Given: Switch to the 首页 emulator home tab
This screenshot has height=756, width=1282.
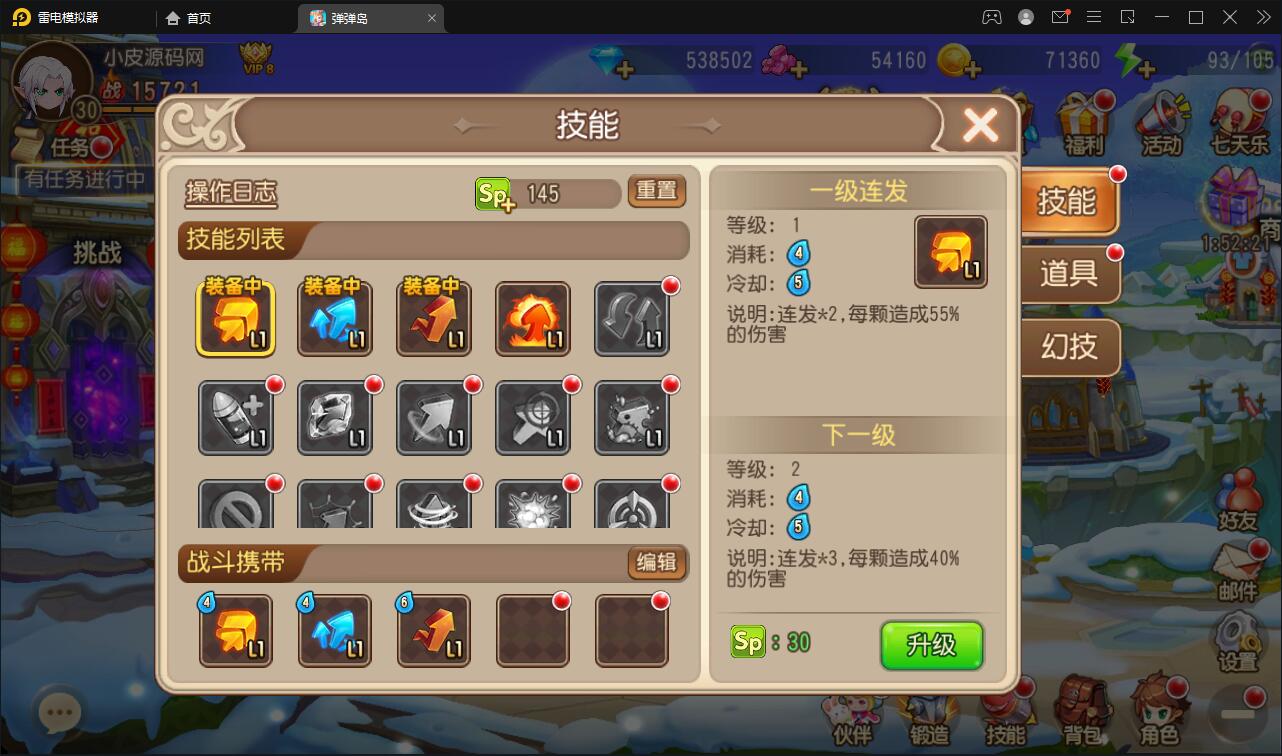Looking at the screenshot, I should (x=188, y=17).
